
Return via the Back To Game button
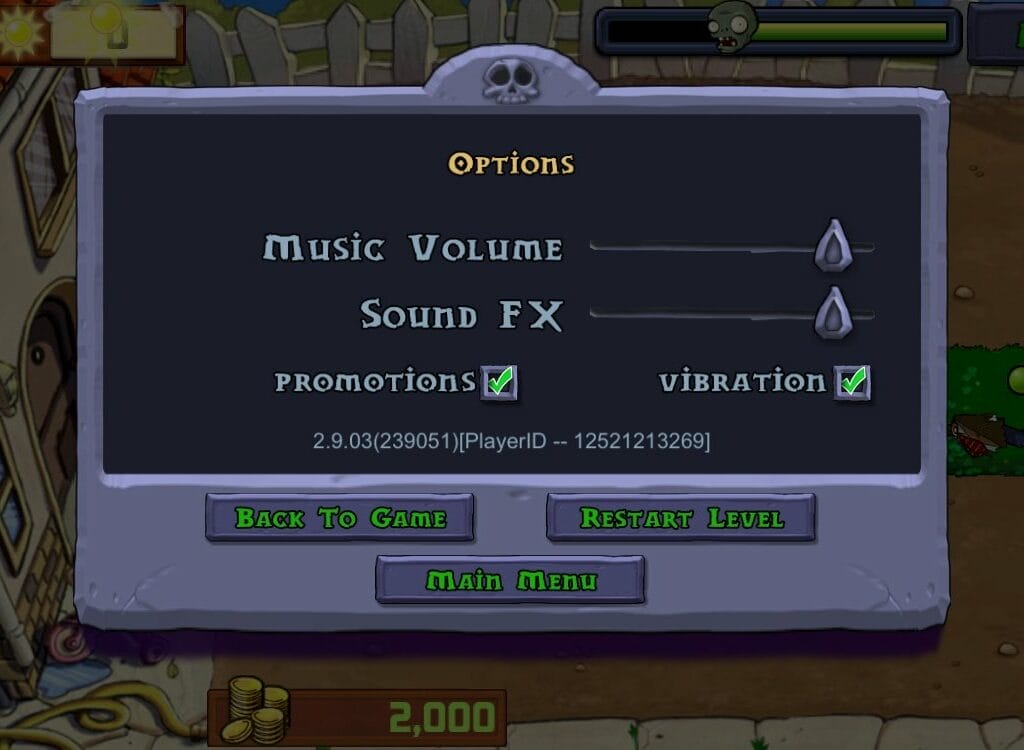(x=339, y=518)
